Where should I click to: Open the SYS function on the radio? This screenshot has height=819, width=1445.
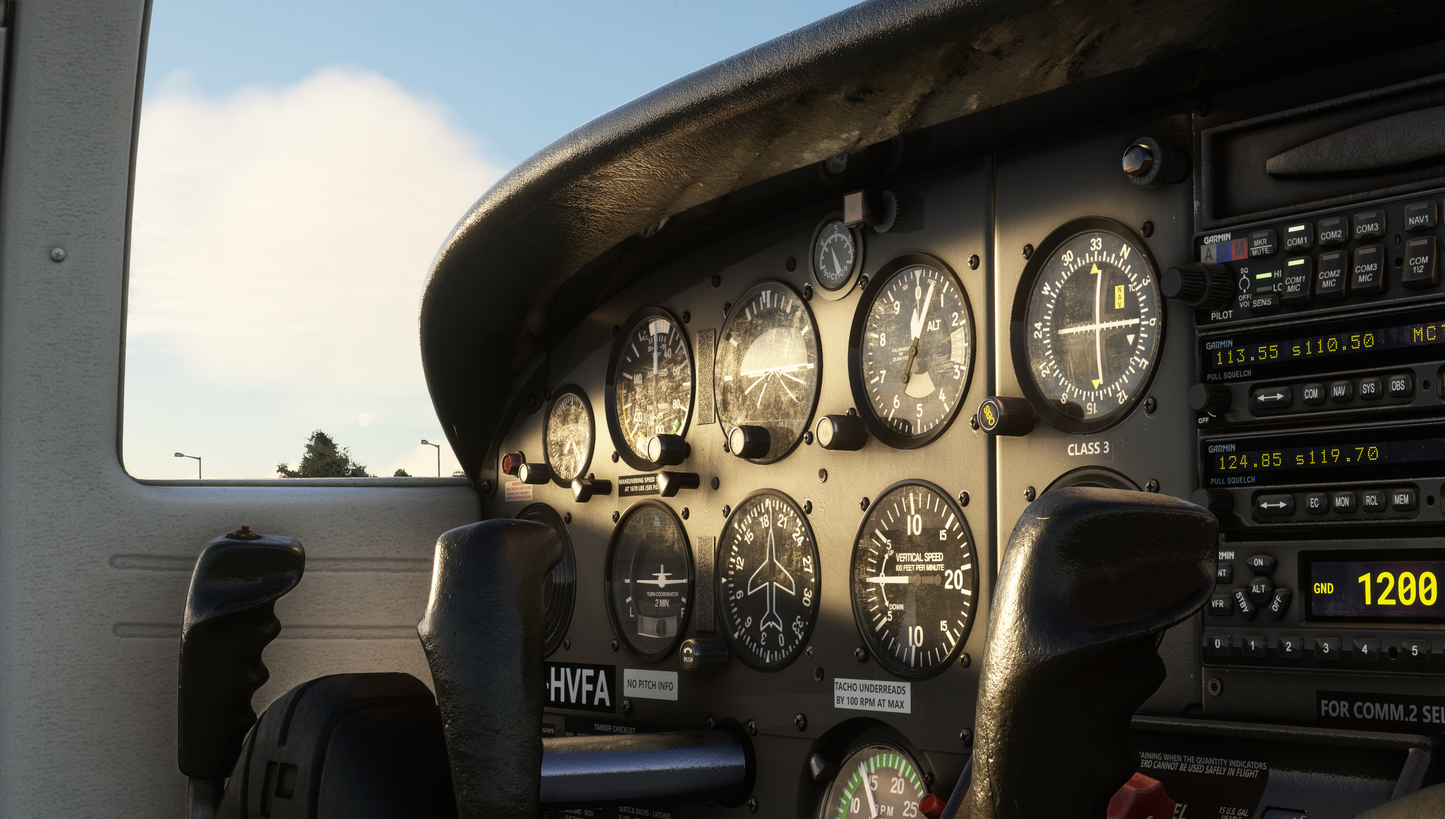(1370, 388)
